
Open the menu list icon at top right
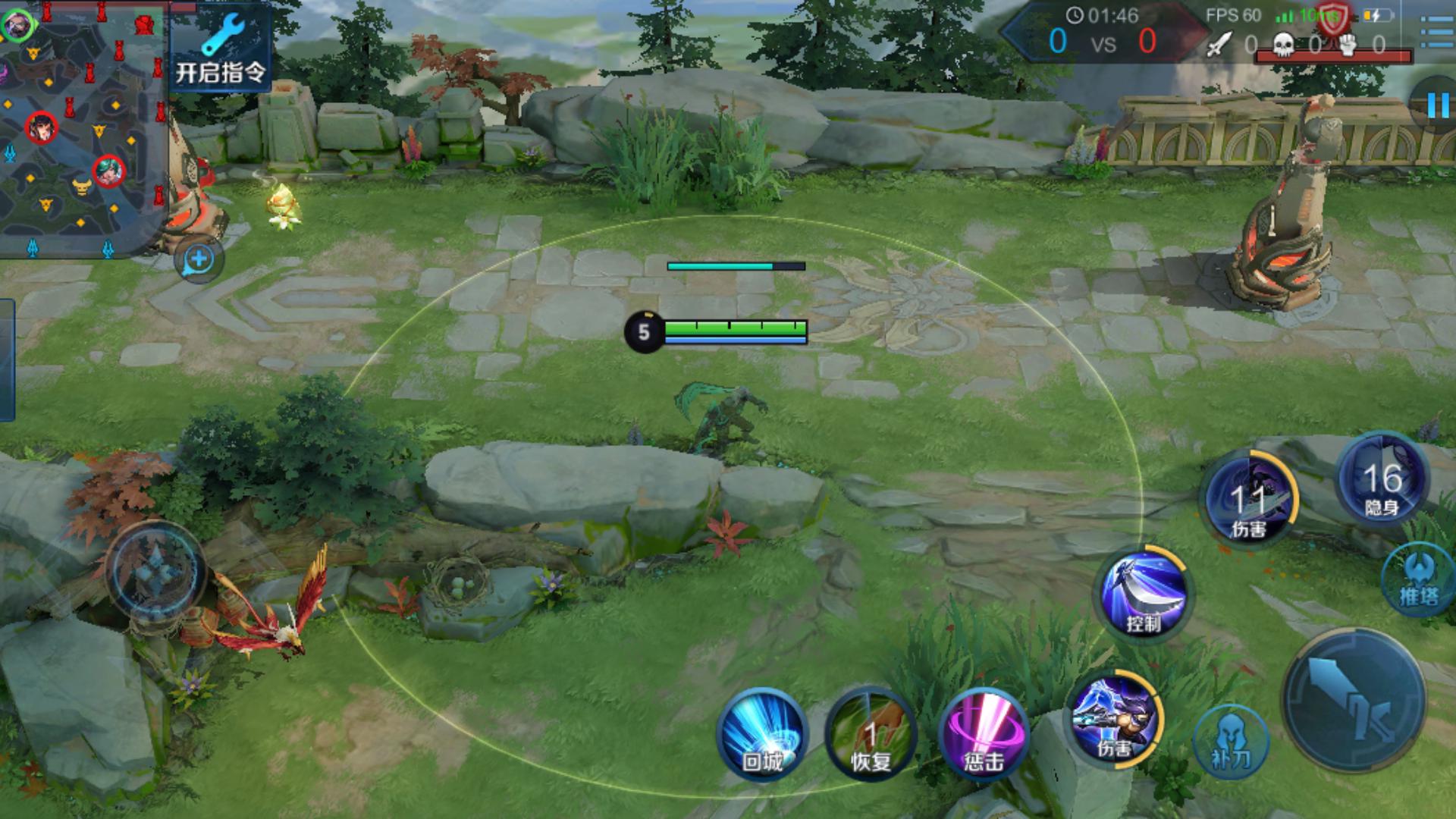coord(1436,32)
